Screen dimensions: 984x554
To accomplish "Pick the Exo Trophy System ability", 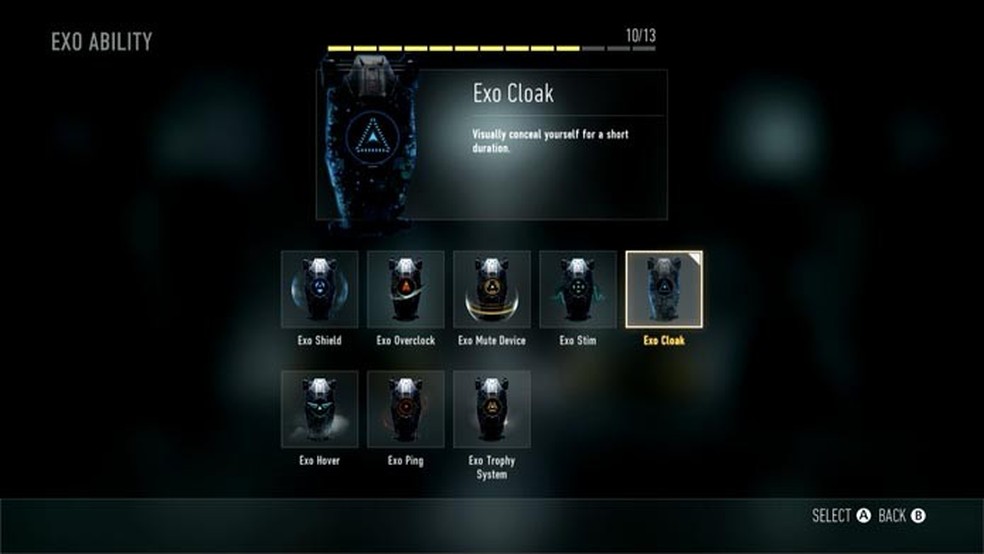I will 492,409.
